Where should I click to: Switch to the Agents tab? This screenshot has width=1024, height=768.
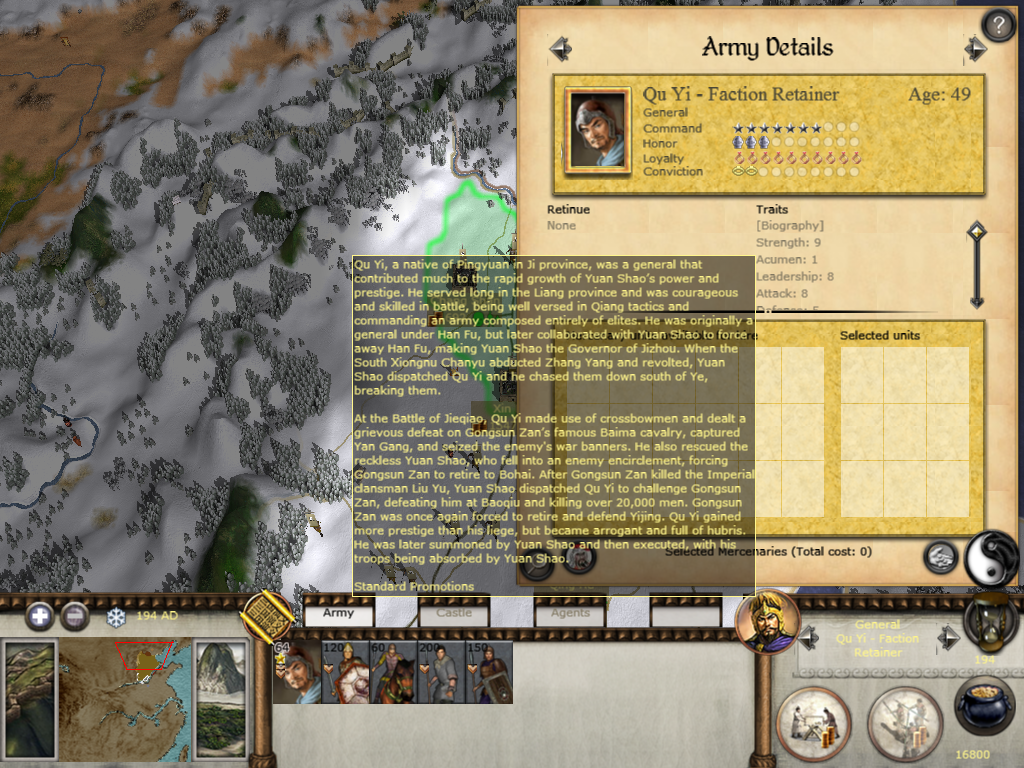(x=570, y=613)
